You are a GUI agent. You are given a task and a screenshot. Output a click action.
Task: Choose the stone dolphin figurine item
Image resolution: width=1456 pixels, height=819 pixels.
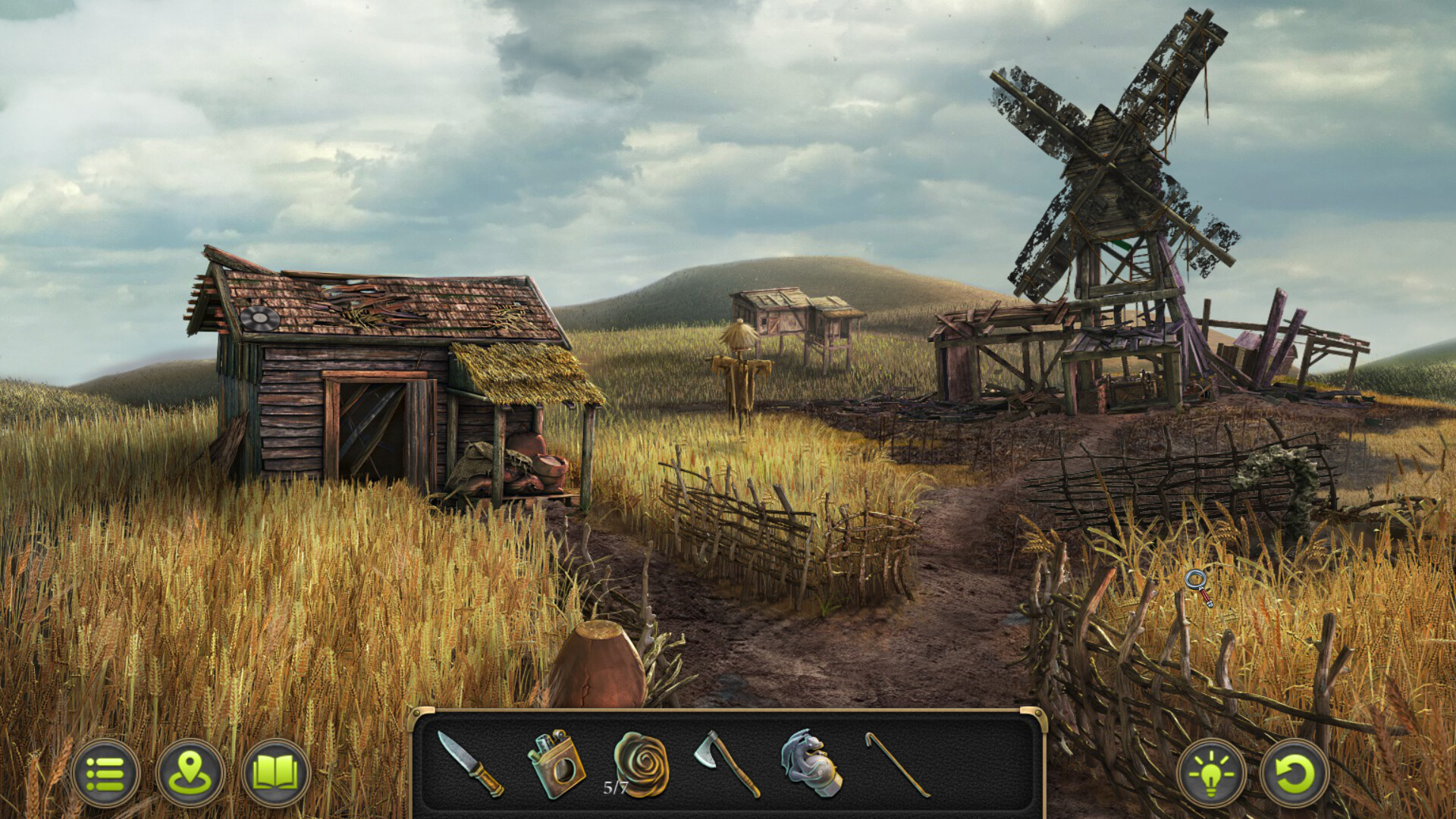(x=811, y=763)
